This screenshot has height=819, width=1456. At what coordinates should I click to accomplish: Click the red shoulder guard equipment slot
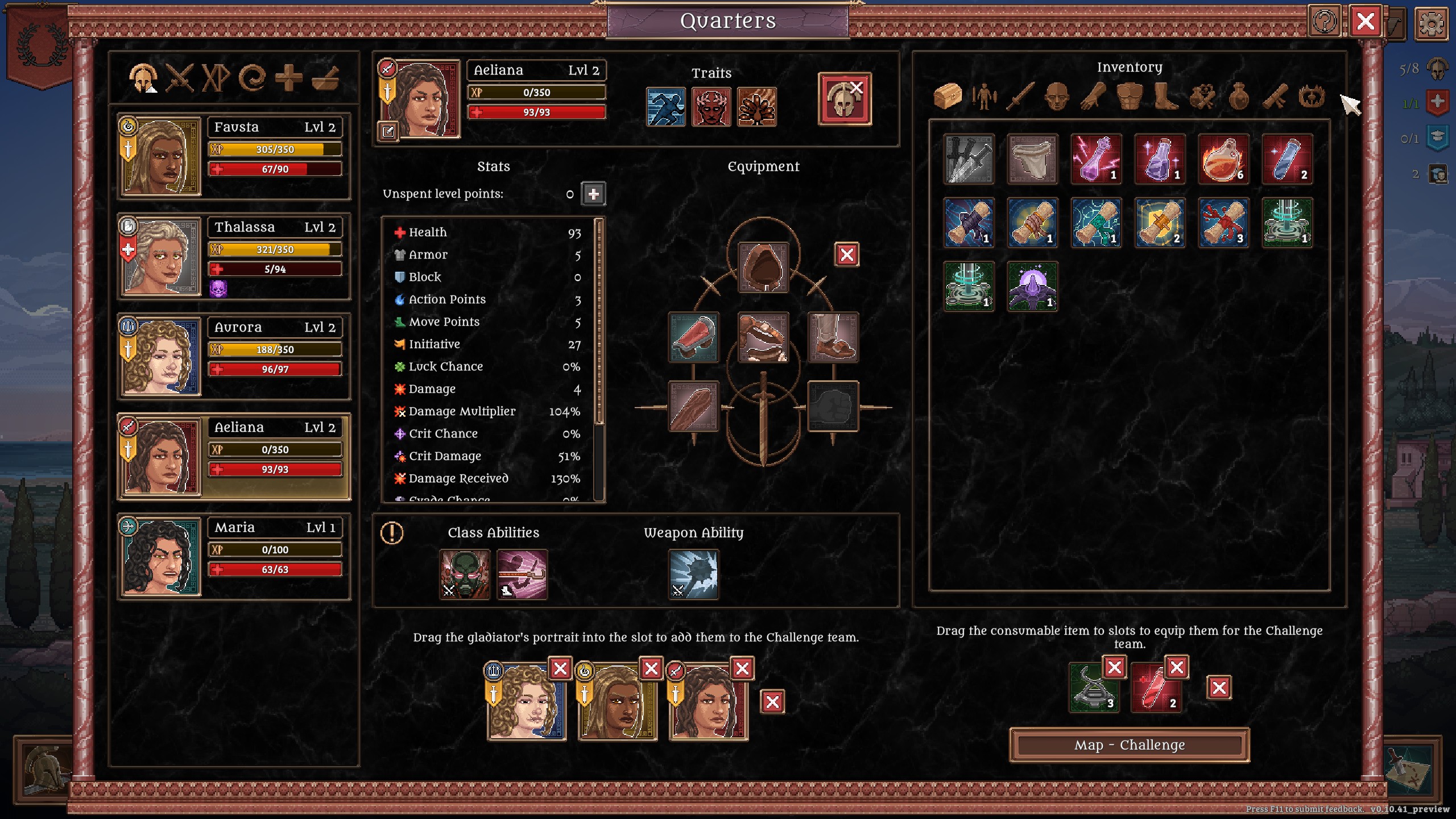click(x=693, y=337)
